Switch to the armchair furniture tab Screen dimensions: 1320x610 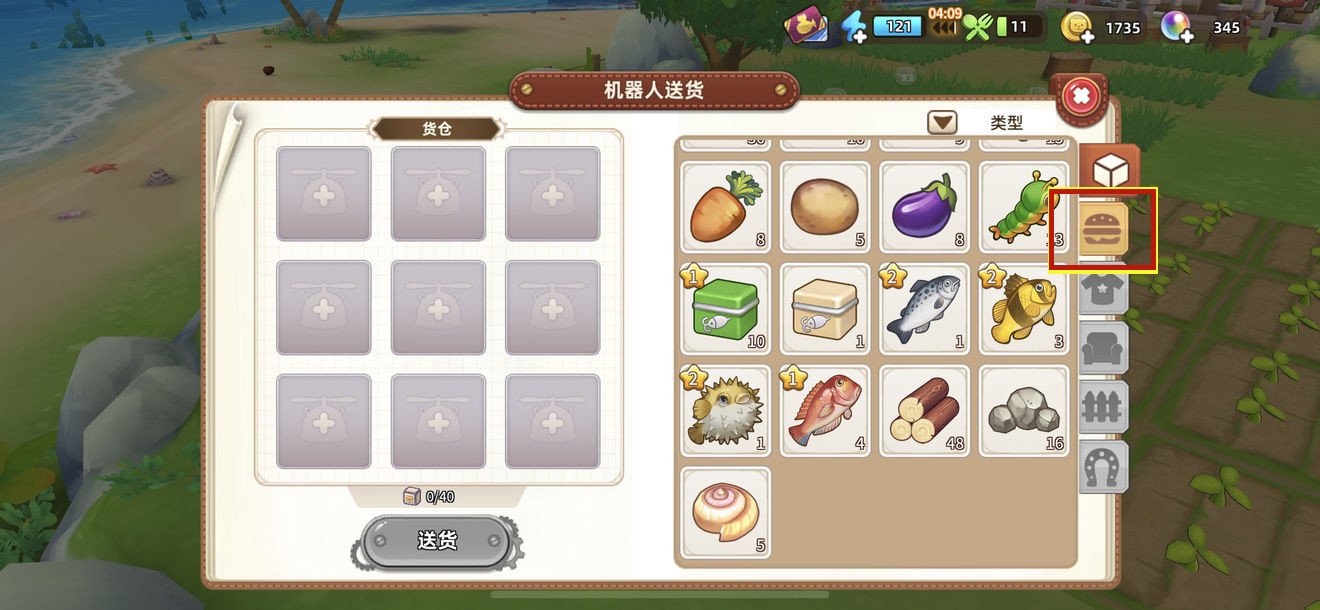(1104, 349)
